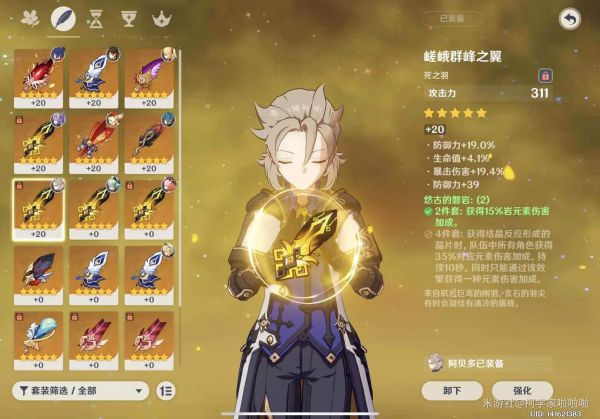Open the Circlet crown tab

[x=159, y=18]
